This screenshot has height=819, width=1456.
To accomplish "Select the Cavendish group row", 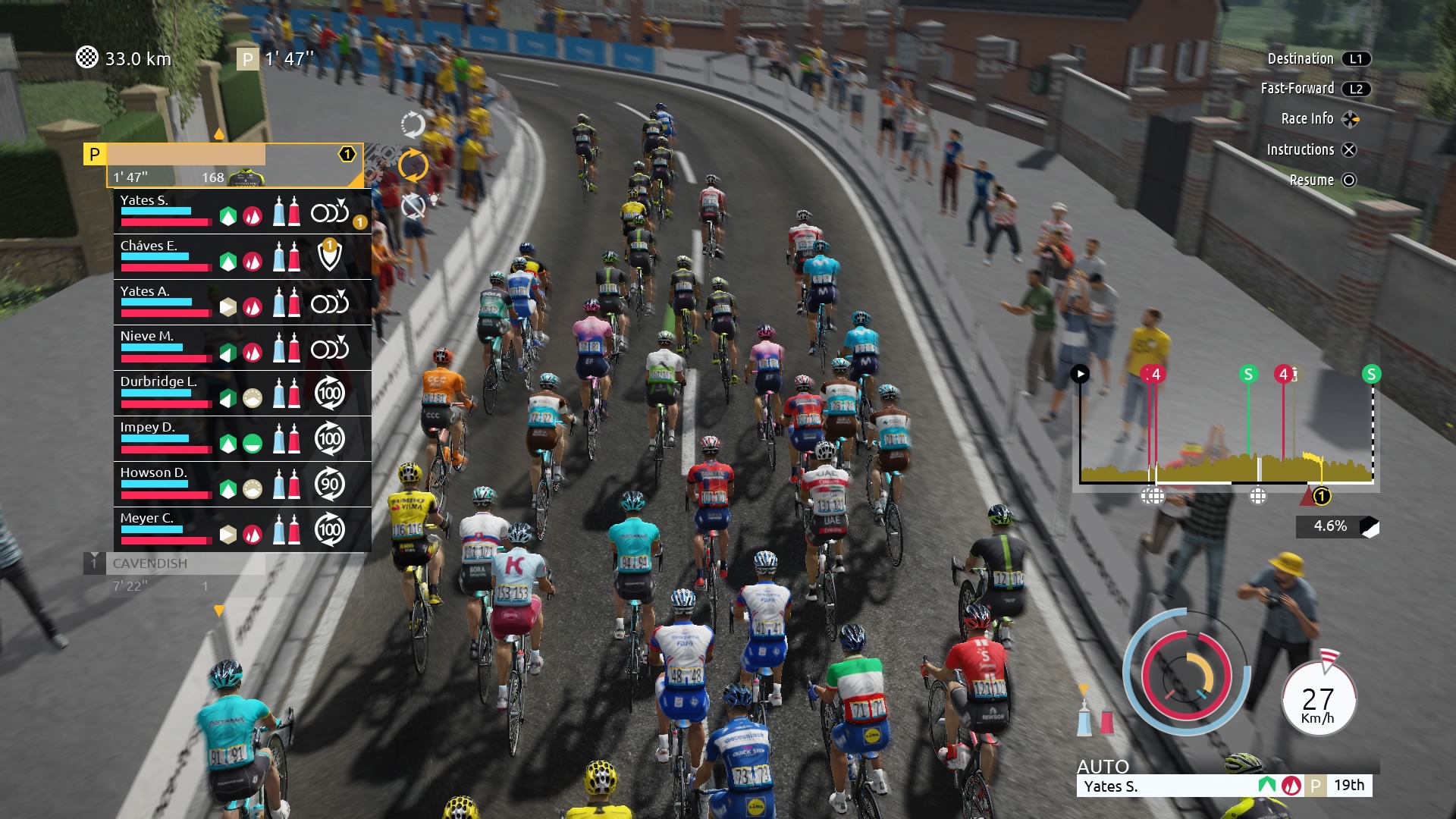I will 174,574.
